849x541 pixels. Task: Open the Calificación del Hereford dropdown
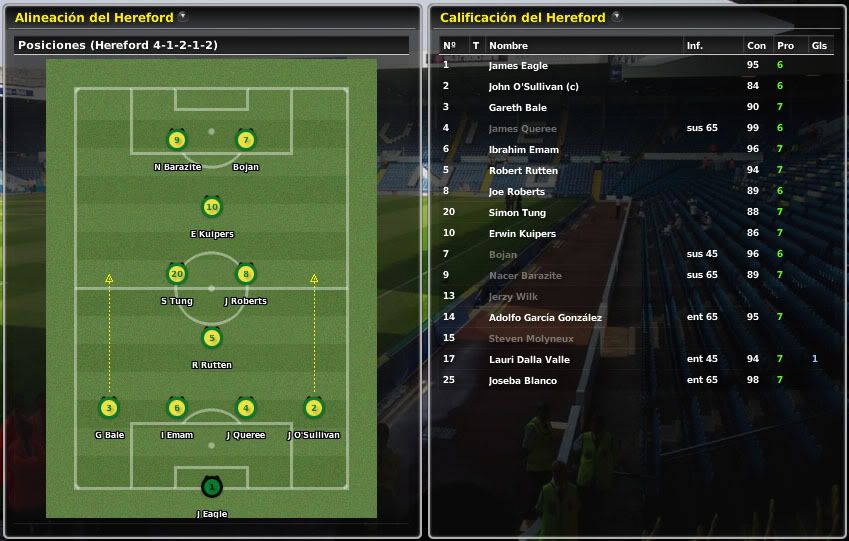pos(616,17)
